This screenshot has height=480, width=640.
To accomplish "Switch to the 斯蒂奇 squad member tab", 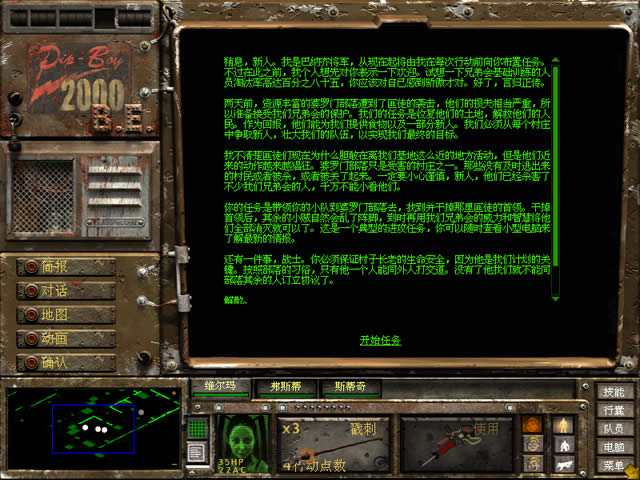I will pyautogui.click(x=350, y=385).
